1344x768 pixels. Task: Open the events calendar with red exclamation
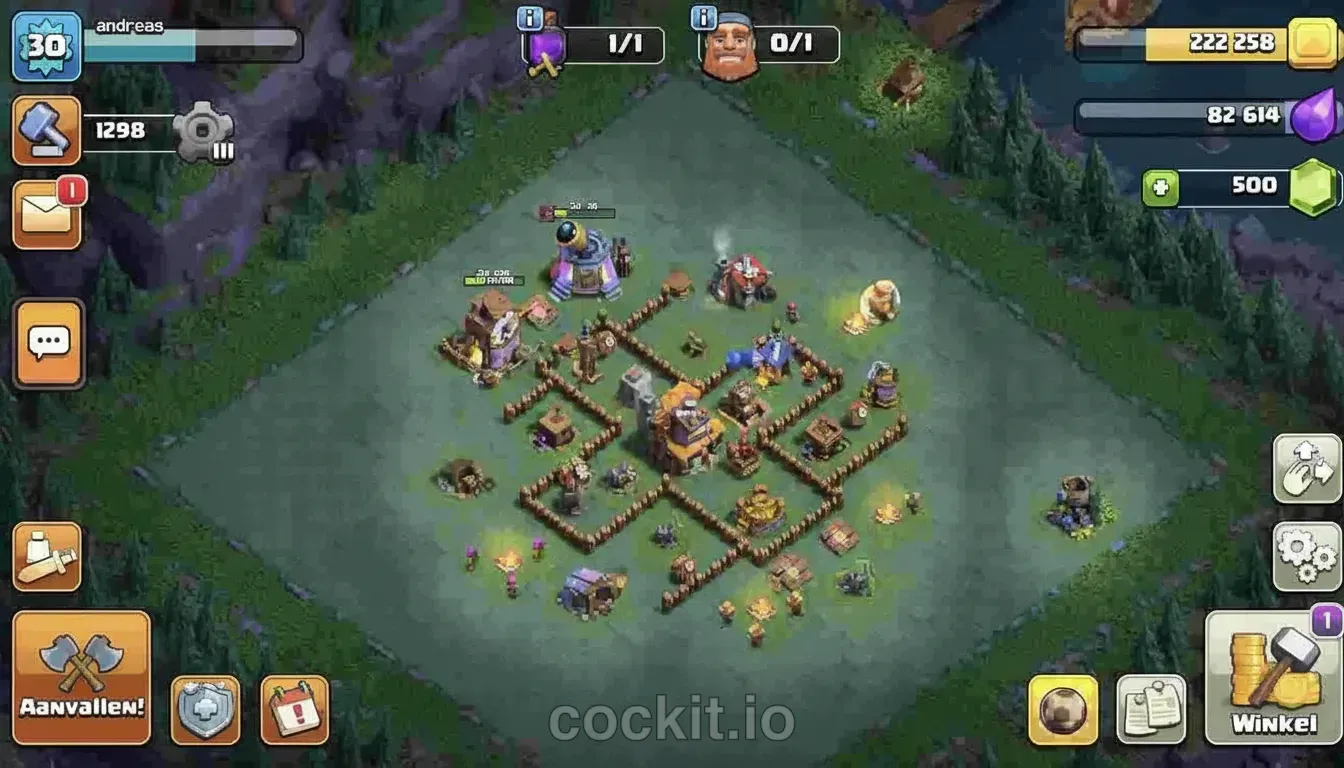click(x=291, y=711)
